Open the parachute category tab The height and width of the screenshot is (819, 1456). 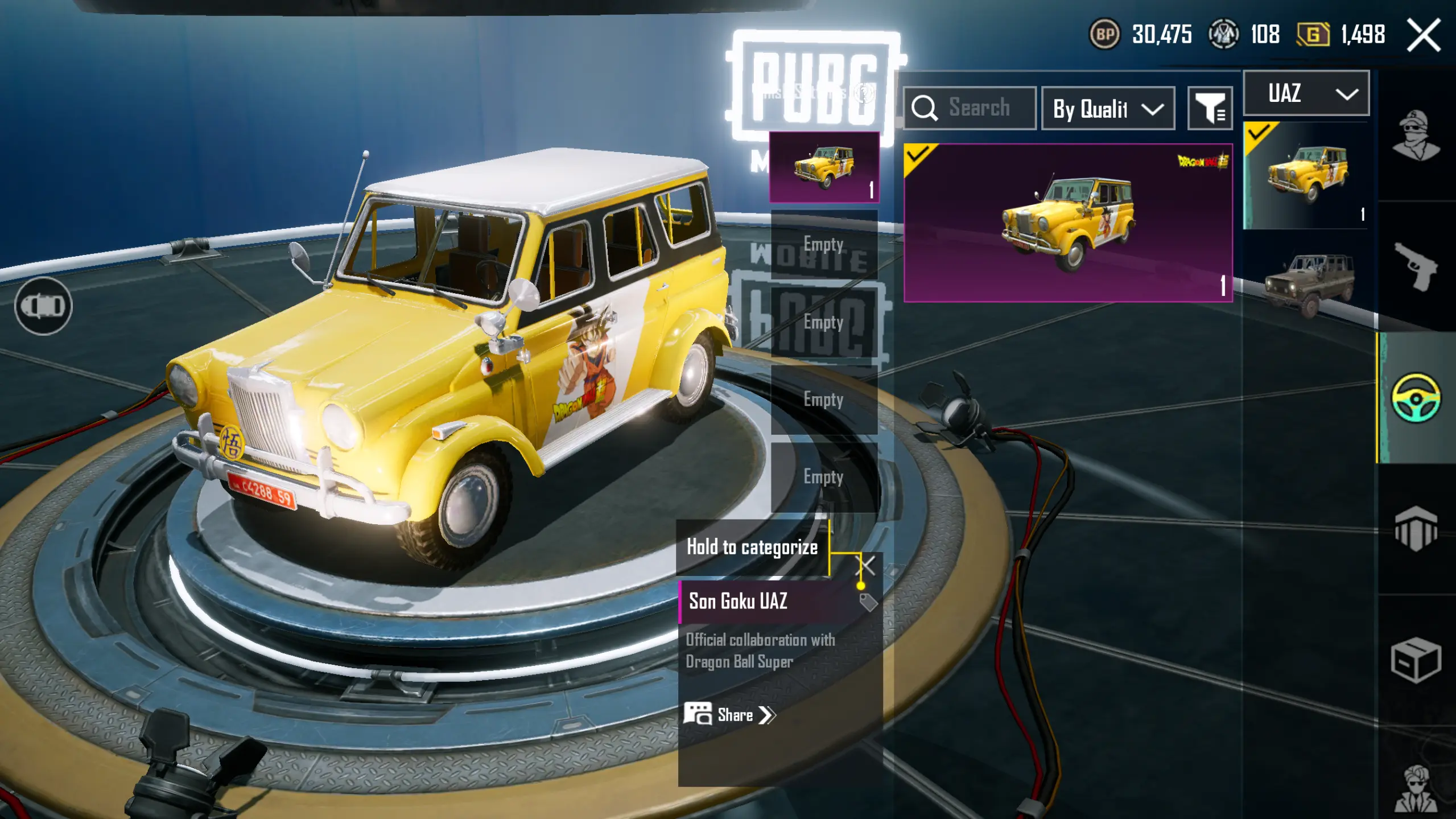coord(1416,529)
